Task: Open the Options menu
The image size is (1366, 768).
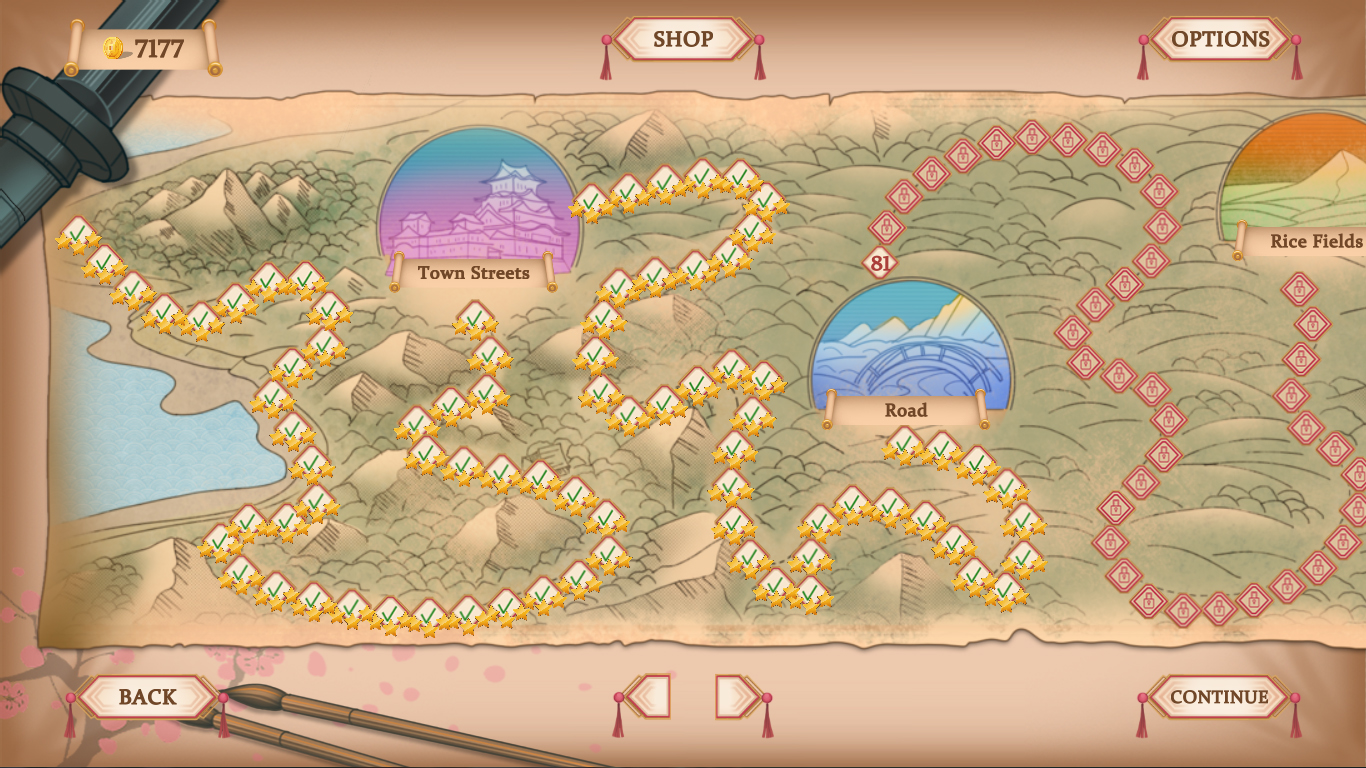Action: (1220, 40)
